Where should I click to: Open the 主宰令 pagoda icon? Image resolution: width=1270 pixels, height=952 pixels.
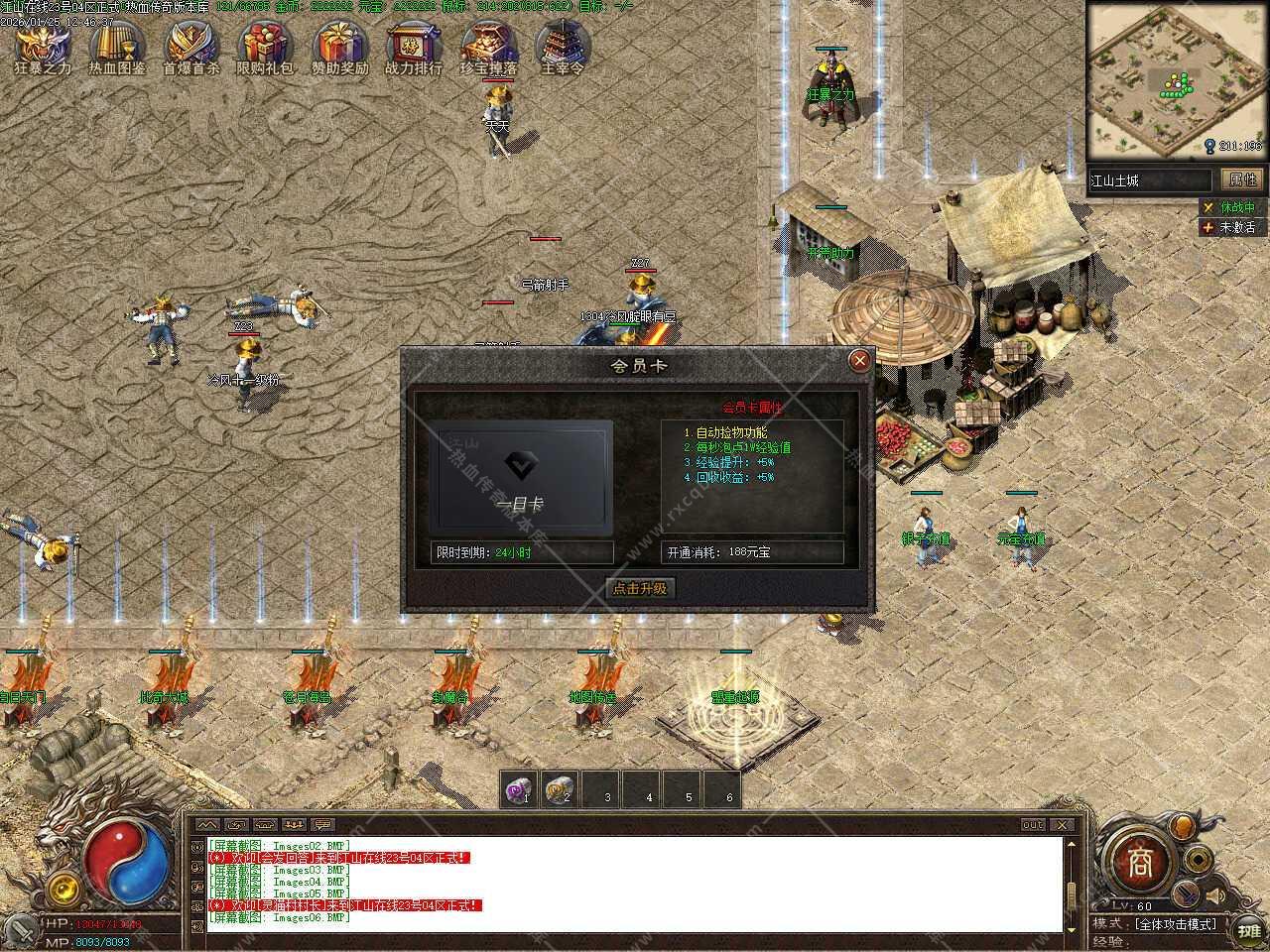coord(563,46)
